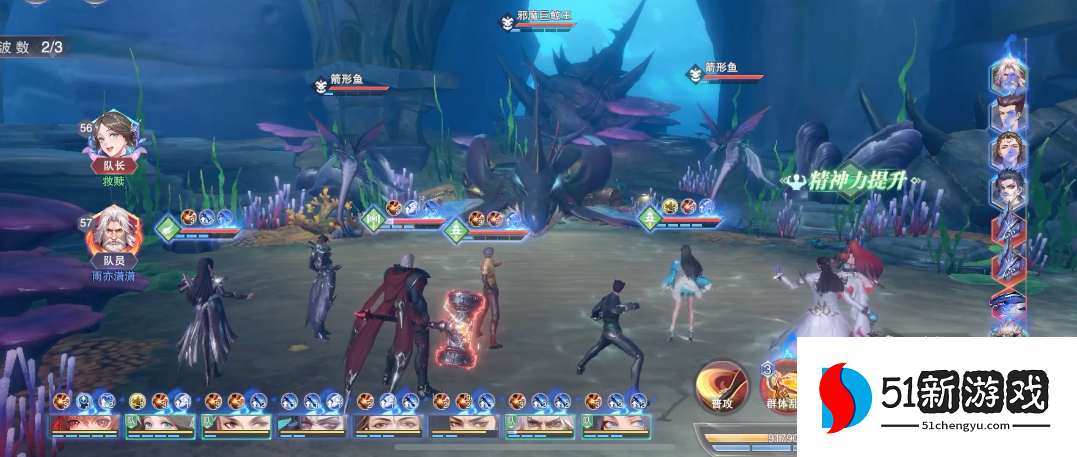Image resolution: width=1077 pixels, height=457 pixels.
Task: Use the 普攻 basic attack skill
Action: [722, 386]
